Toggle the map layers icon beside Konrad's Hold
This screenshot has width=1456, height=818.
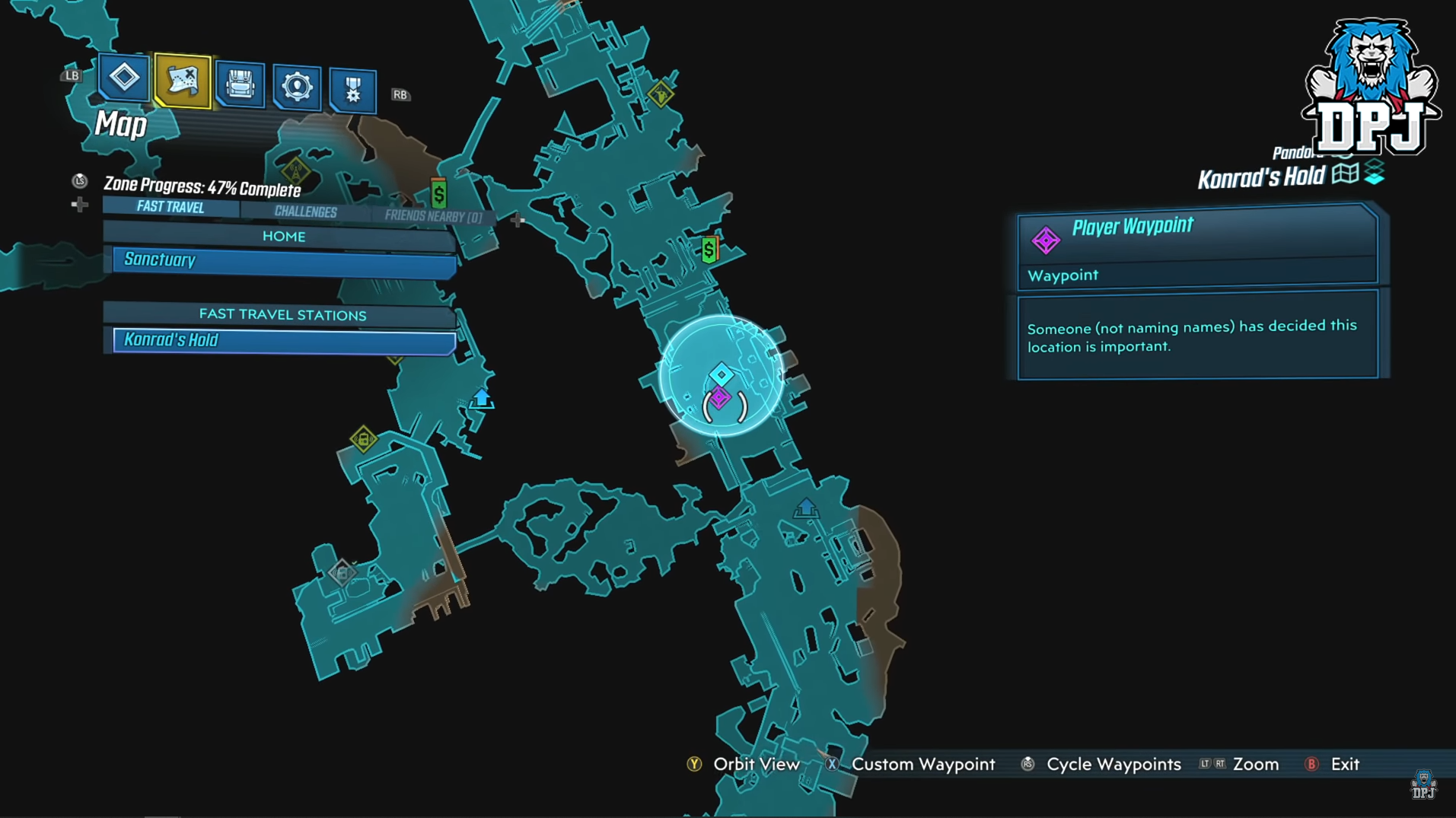coord(1374,172)
